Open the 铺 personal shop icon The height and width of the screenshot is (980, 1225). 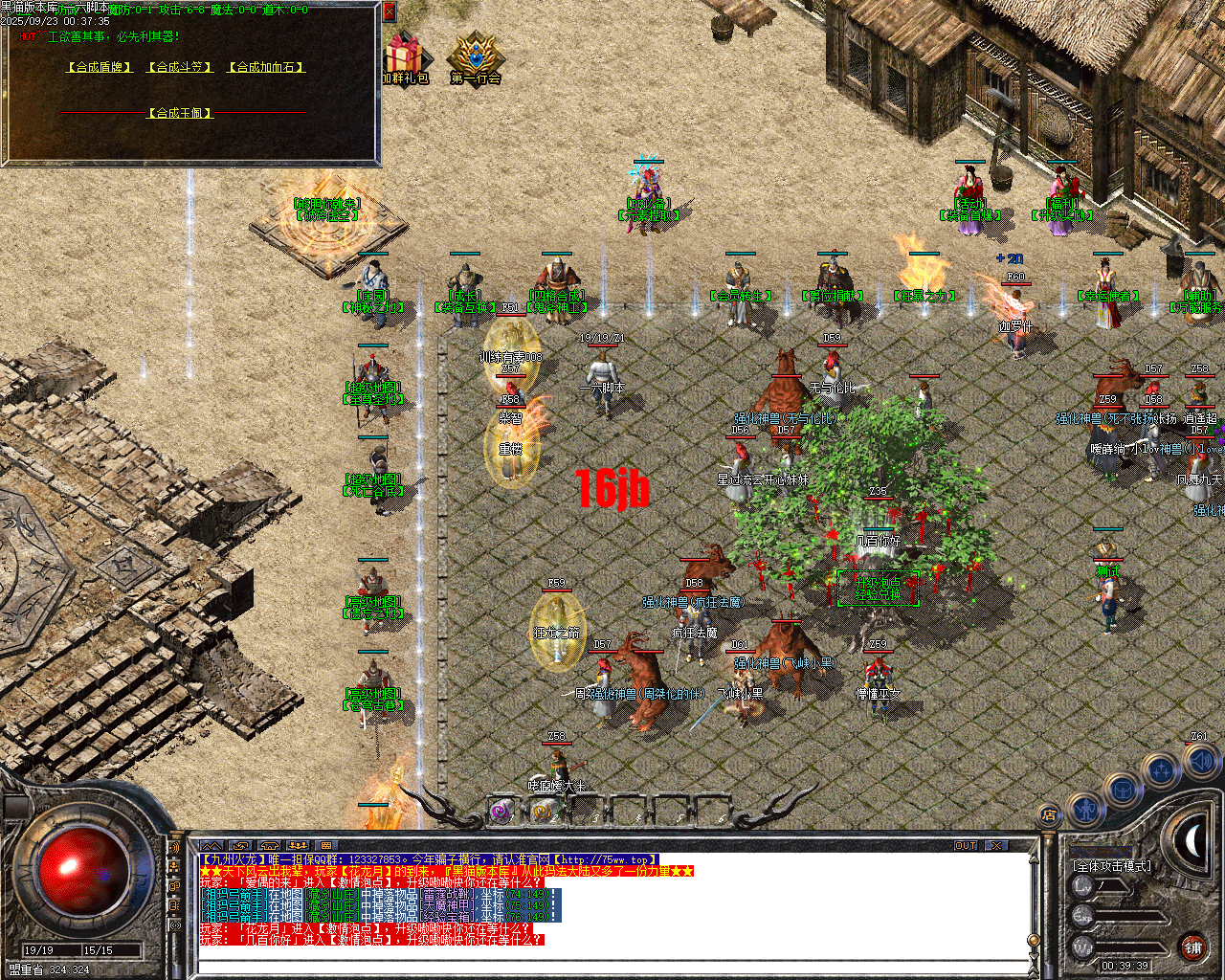[1192, 947]
